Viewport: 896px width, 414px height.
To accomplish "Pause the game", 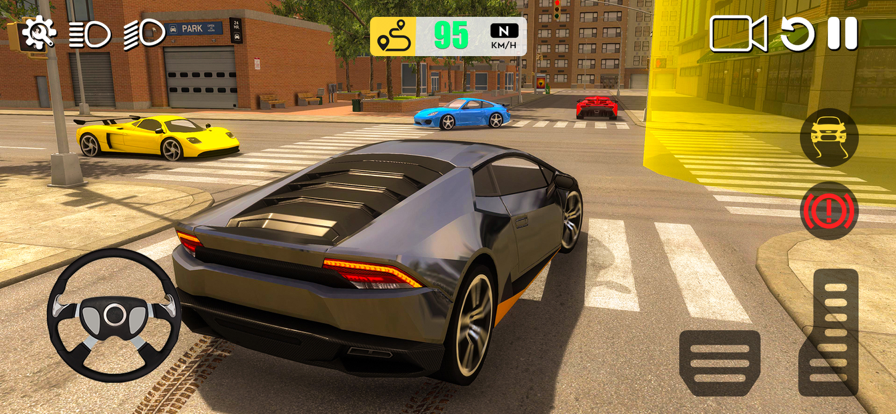I will (842, 34).
